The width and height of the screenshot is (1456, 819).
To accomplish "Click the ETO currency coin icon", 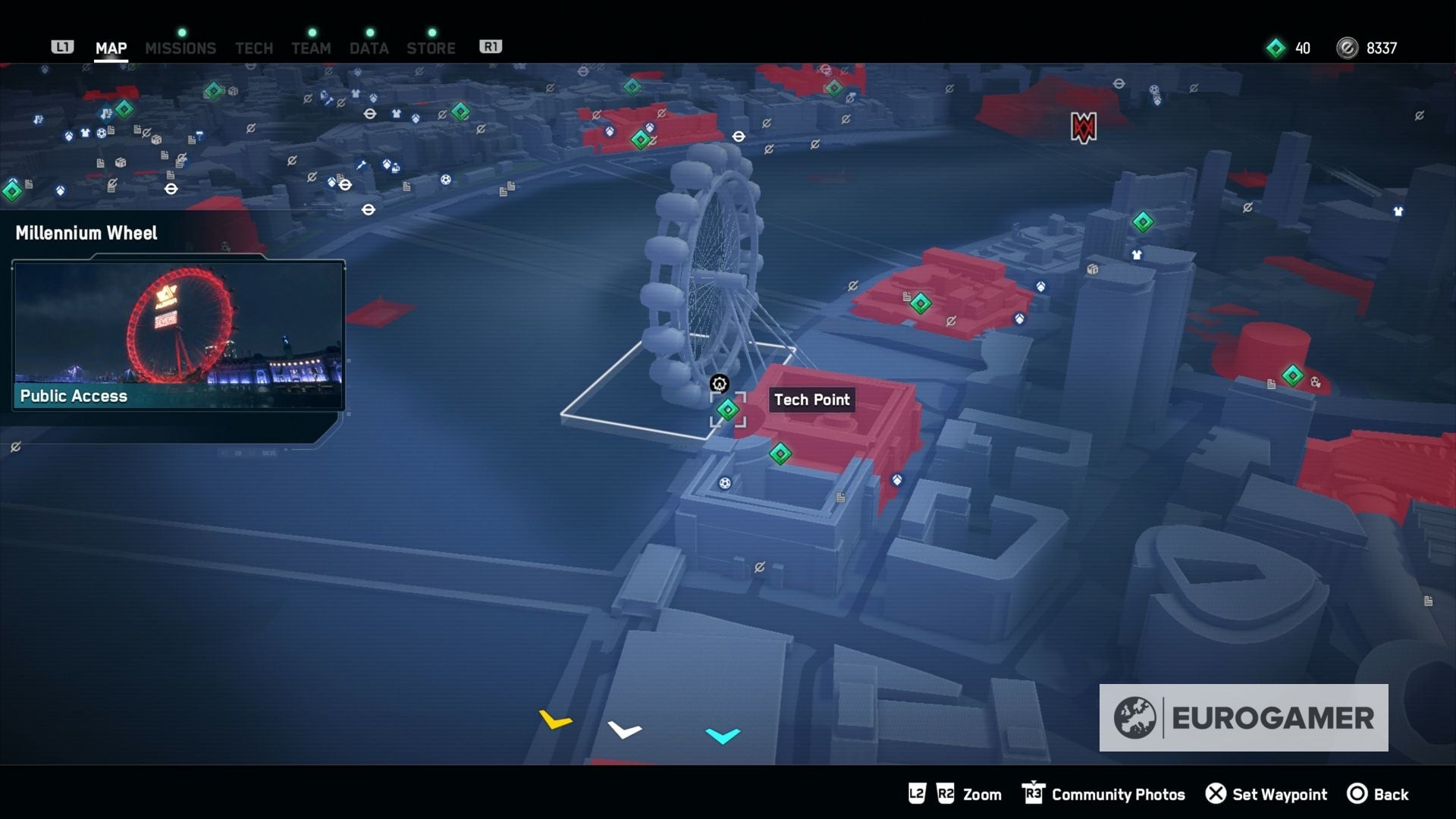I will point(1347,48).
